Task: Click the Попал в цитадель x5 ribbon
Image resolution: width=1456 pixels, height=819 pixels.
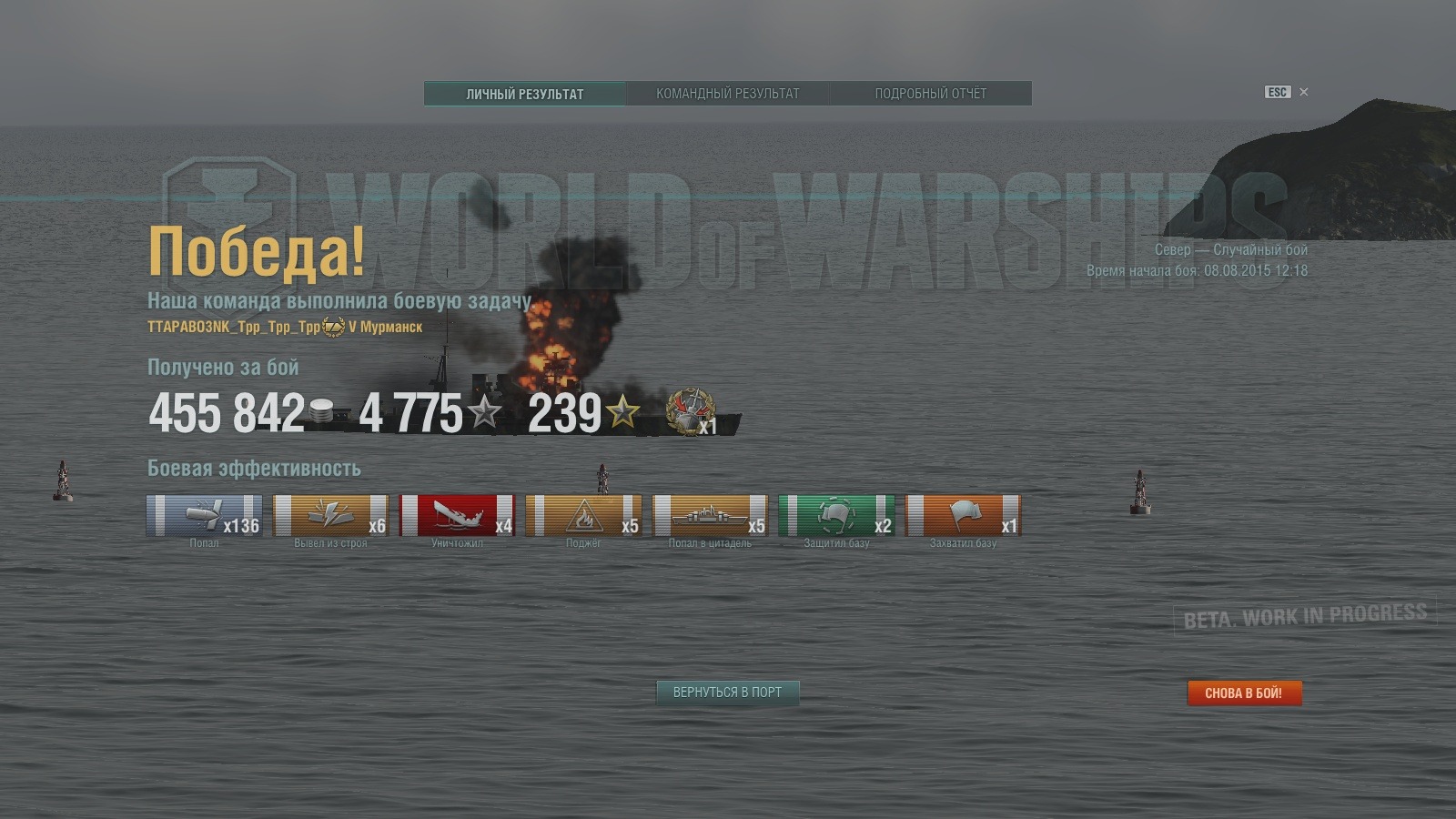Action: 710,516
